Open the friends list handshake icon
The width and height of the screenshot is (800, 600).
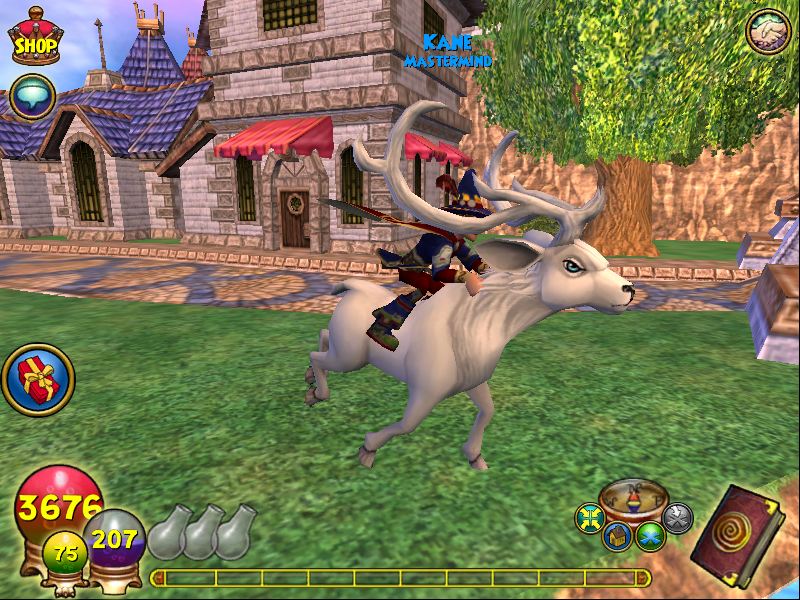pyautogui.click(x=769, y=31)
